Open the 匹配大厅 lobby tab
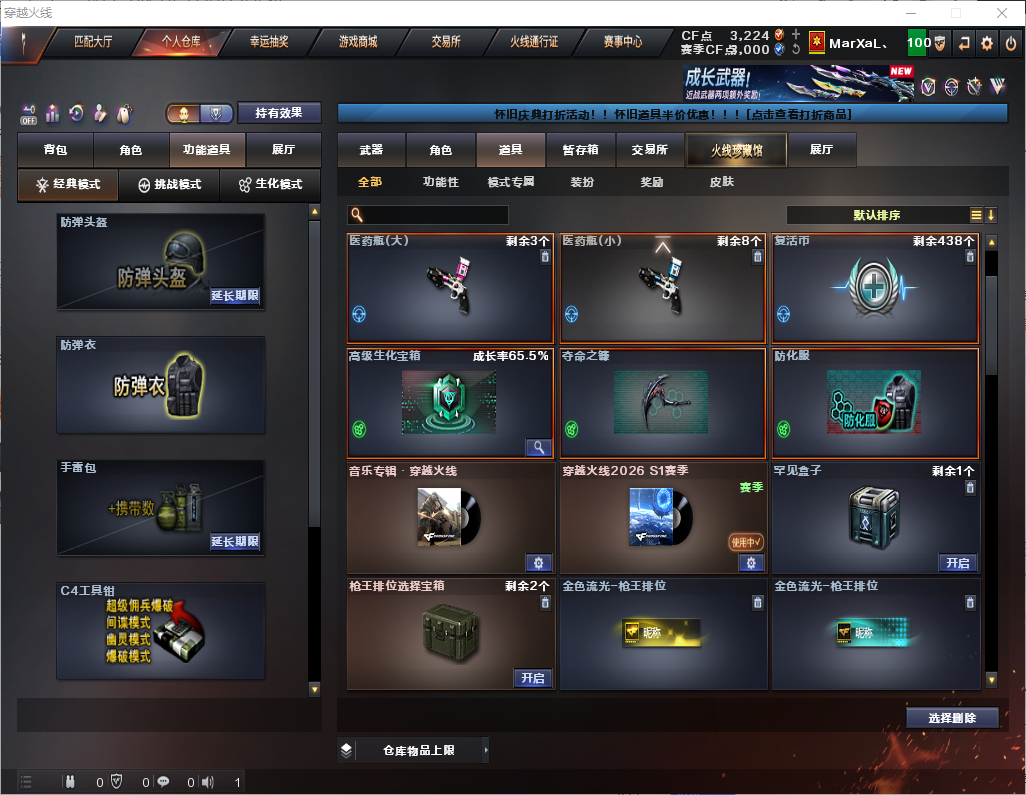This screenshot has width=1026, height=795. (93, 42)
